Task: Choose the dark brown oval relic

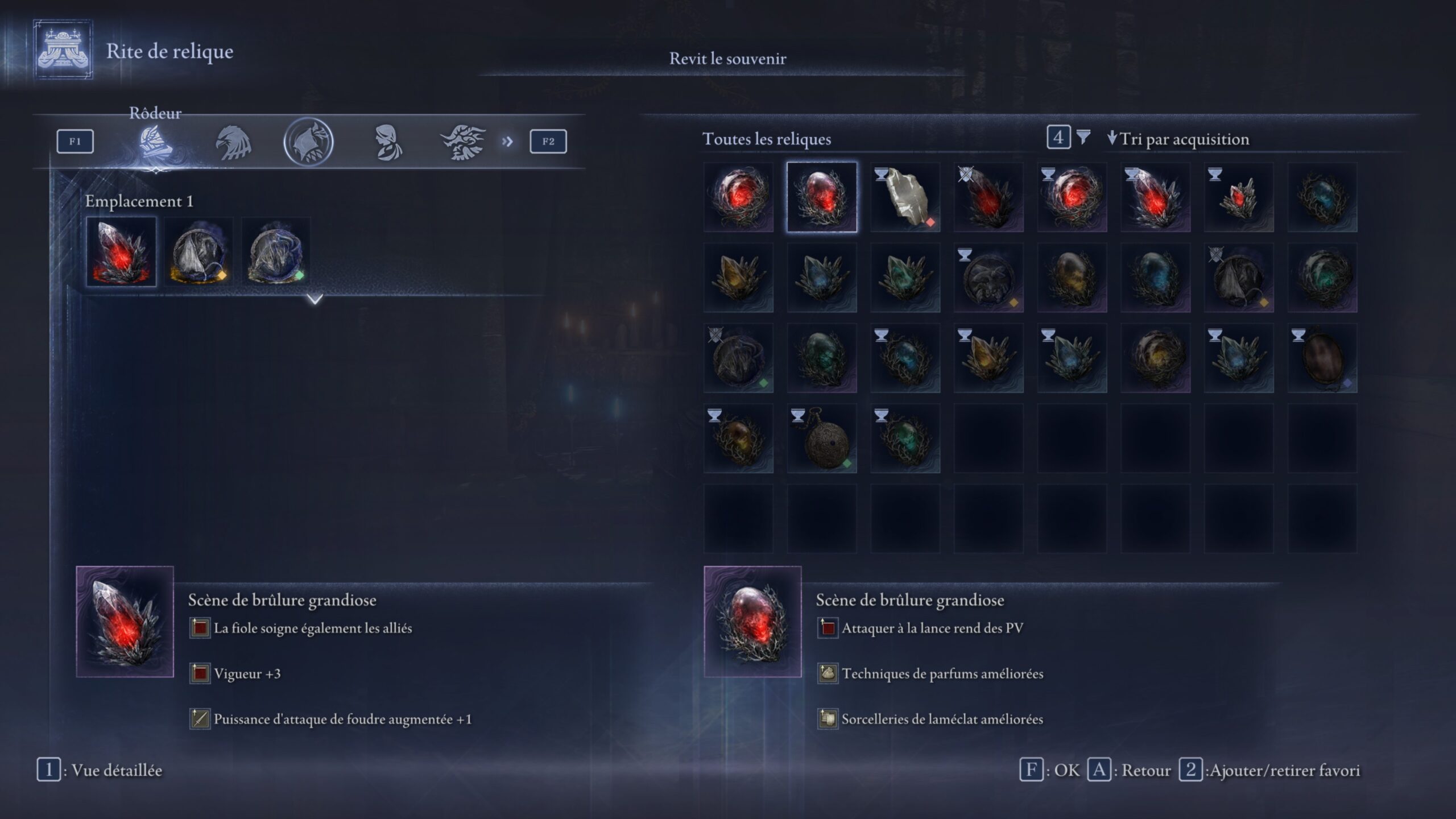Action: 1322,358
